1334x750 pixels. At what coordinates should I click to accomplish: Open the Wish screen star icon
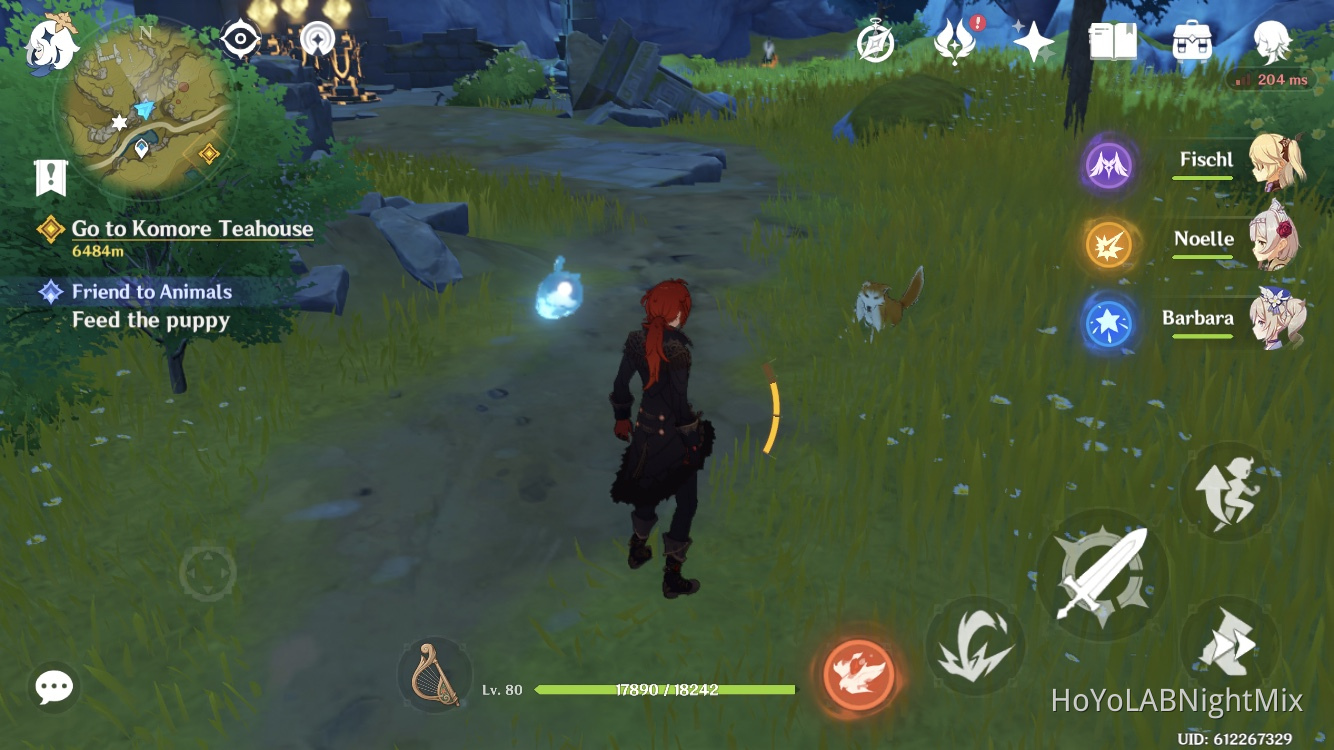(1034, 42)
